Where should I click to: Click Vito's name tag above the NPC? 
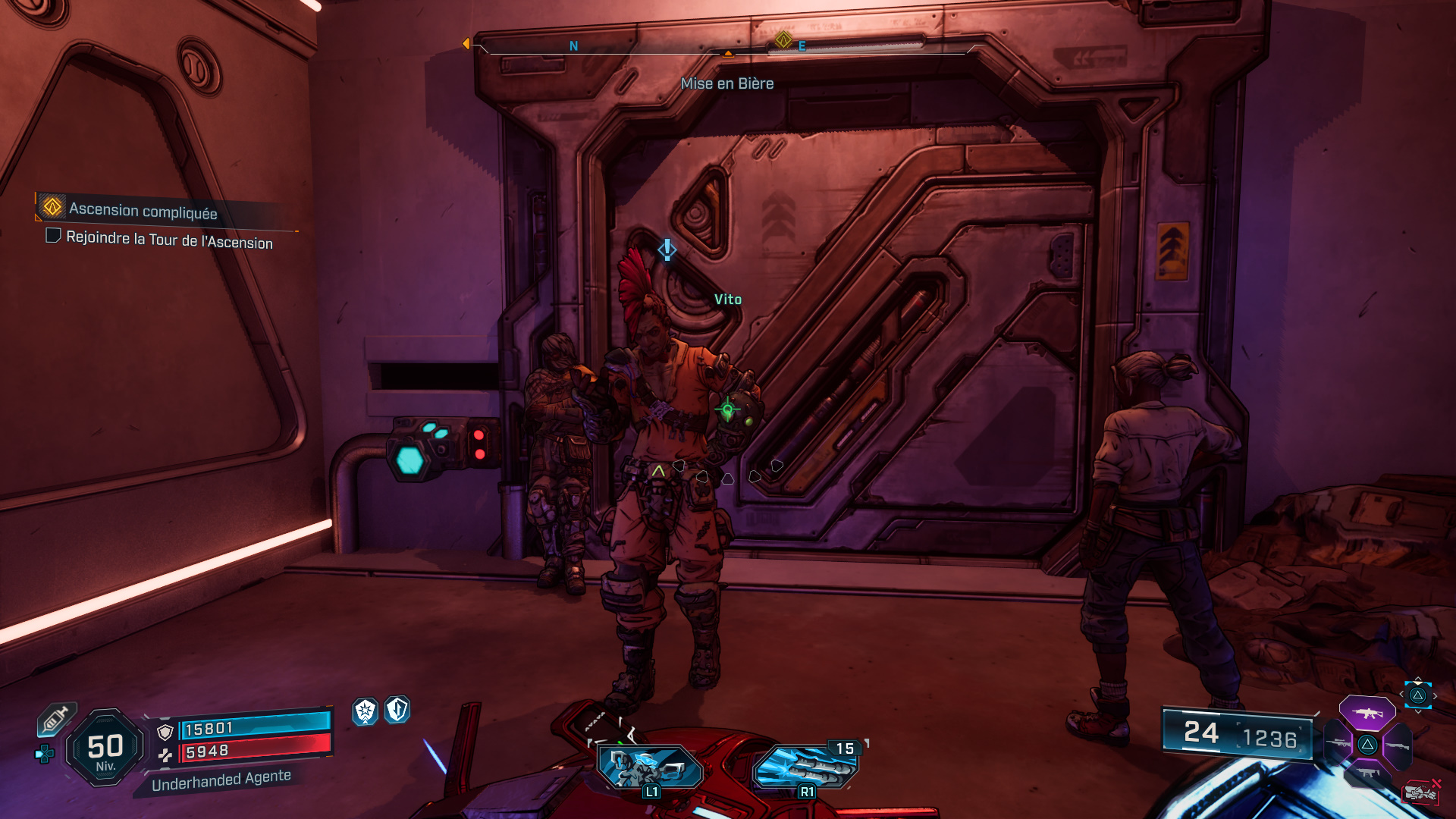point(727,299)
